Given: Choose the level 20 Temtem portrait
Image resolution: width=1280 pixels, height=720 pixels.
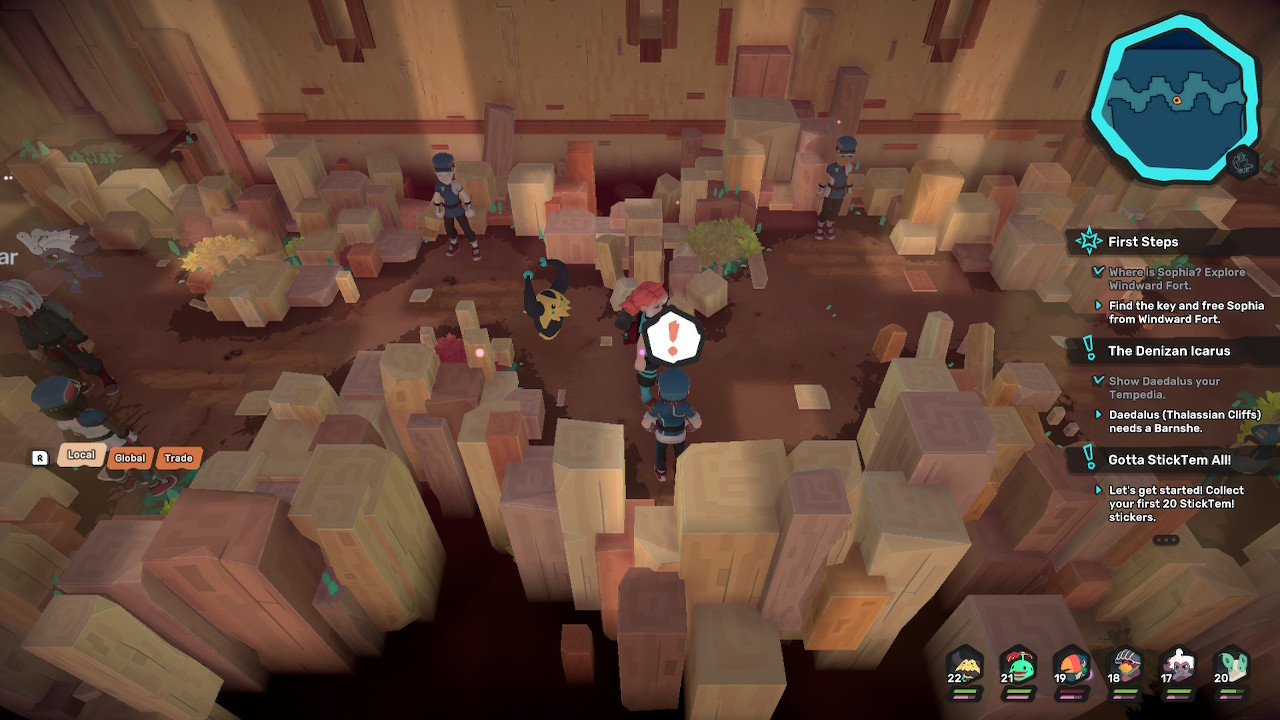Looking at the screenshot, I should (x=1231, y=668).
